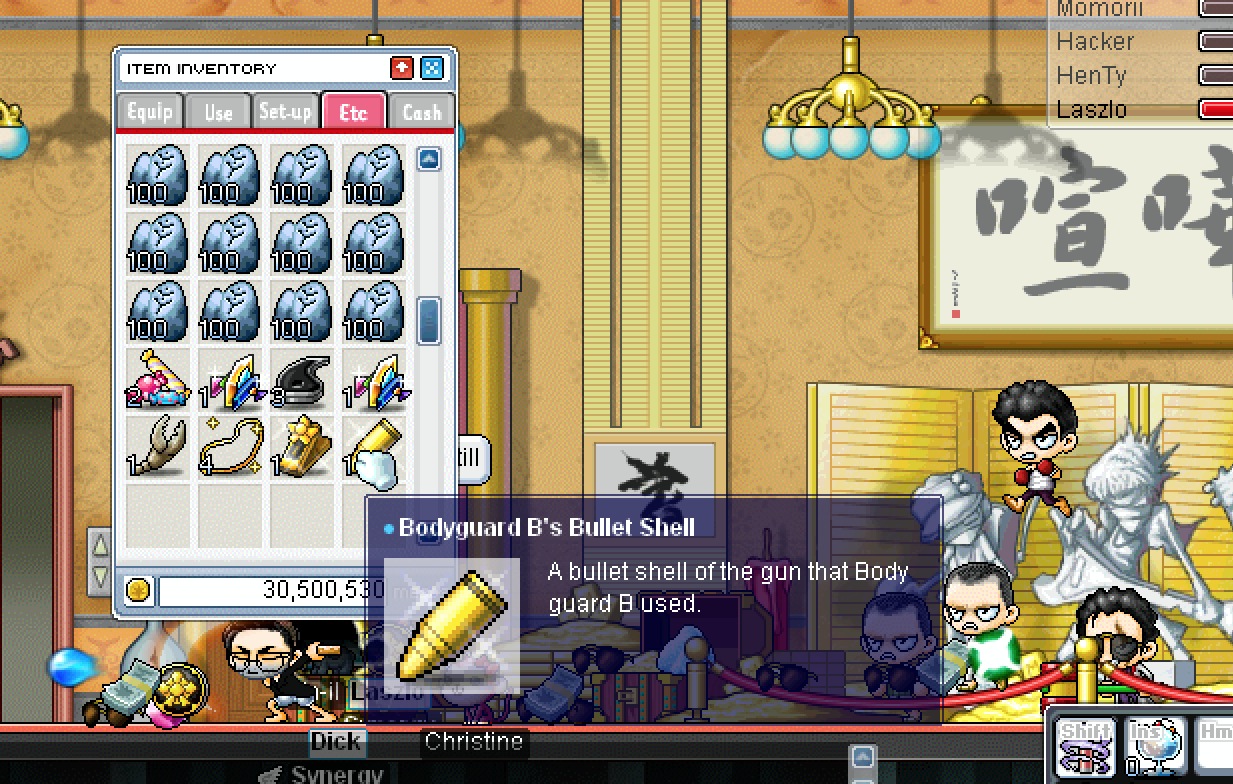1233x784 pixels.
Task: Select the crab claw item
Action: click(x=157, y=447)
